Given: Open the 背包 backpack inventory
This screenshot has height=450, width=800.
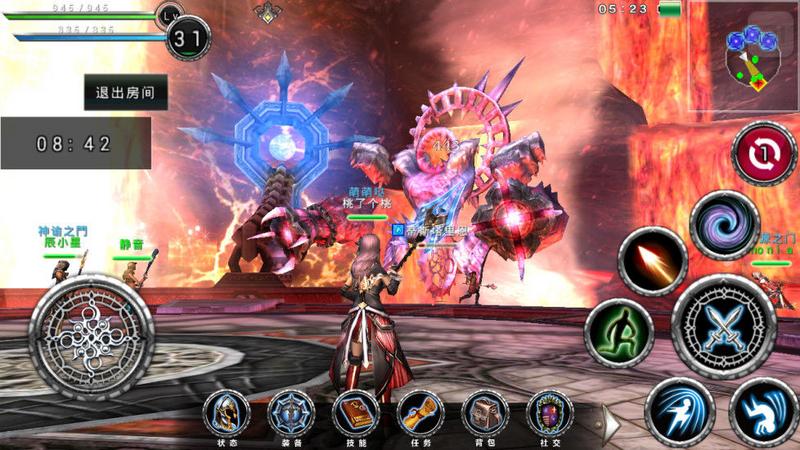Looking at the screenshot, I should click(x=485, y=412).
